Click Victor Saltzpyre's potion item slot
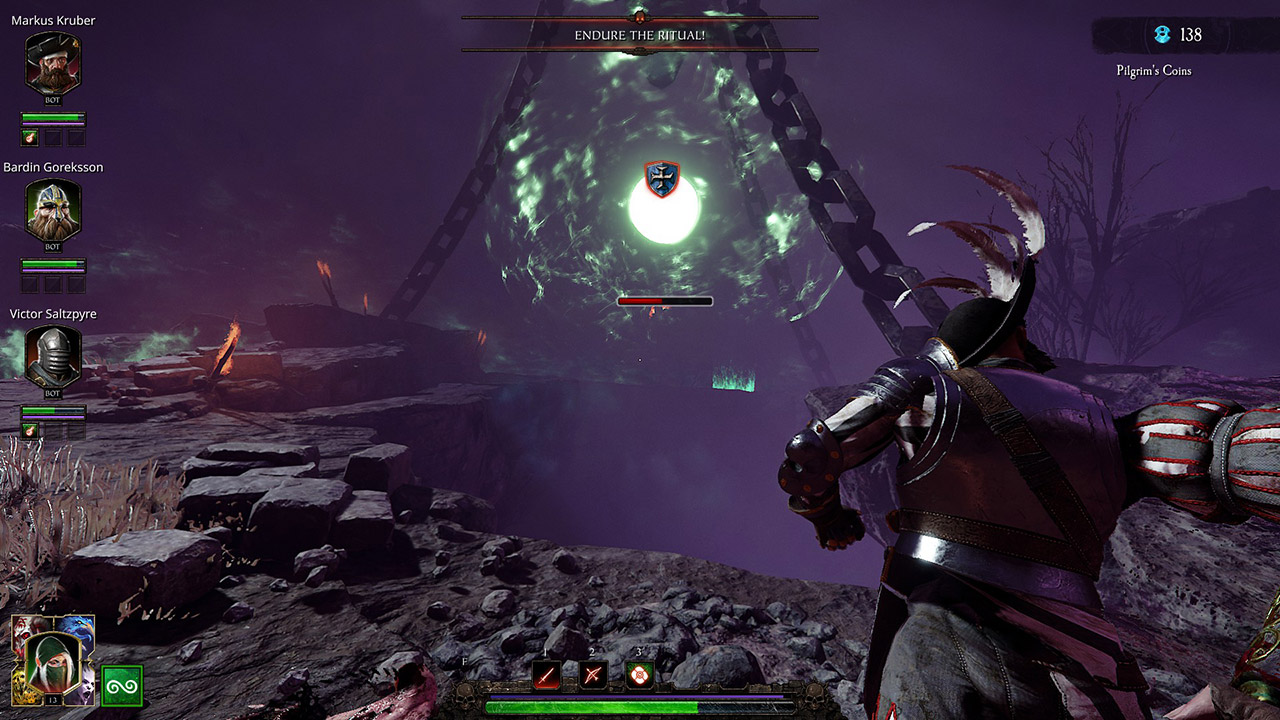This screenshot has height=720, width=1280. pyautogui.click(x=29, y=430)
